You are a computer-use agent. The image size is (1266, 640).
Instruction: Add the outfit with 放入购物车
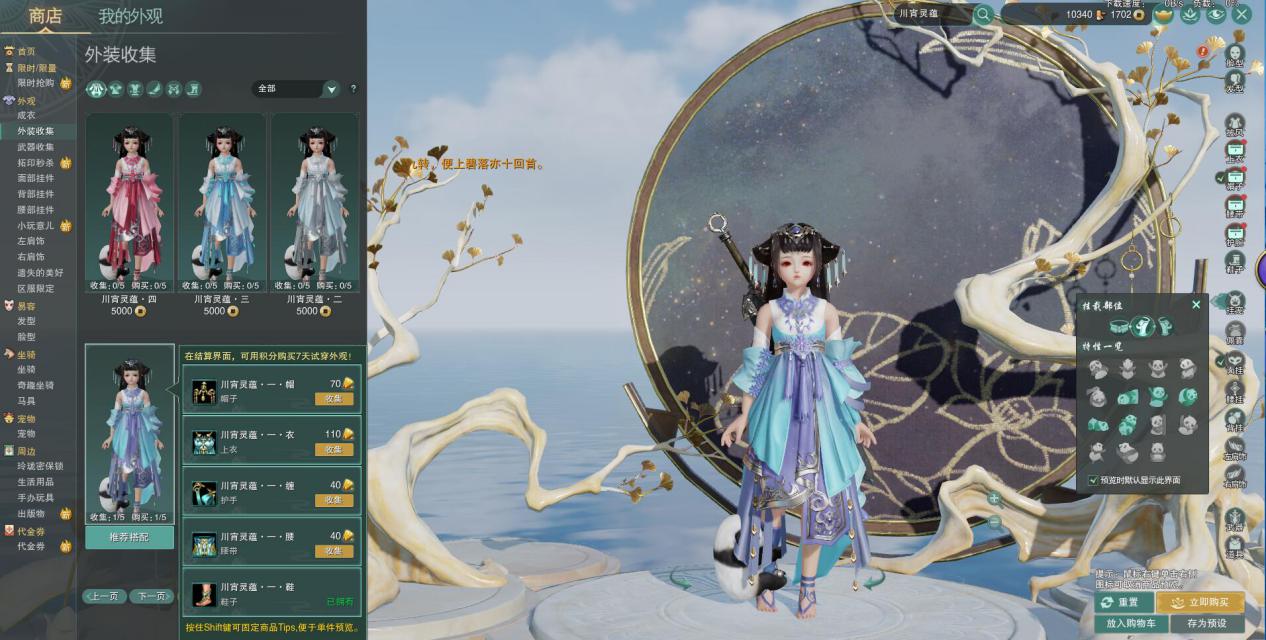(x=1130, y=623)
